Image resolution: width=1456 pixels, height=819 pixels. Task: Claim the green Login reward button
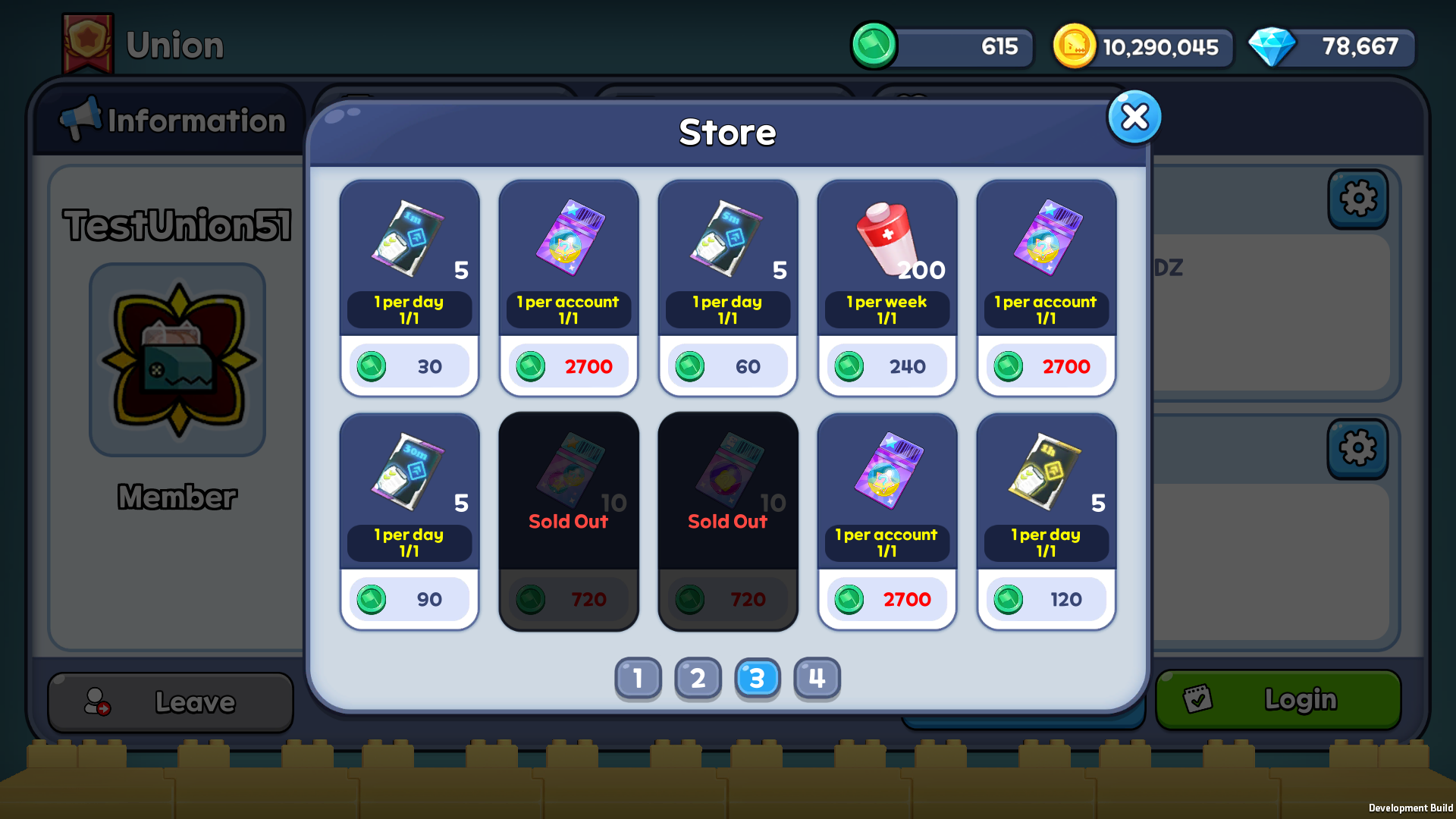(1278, 699)
